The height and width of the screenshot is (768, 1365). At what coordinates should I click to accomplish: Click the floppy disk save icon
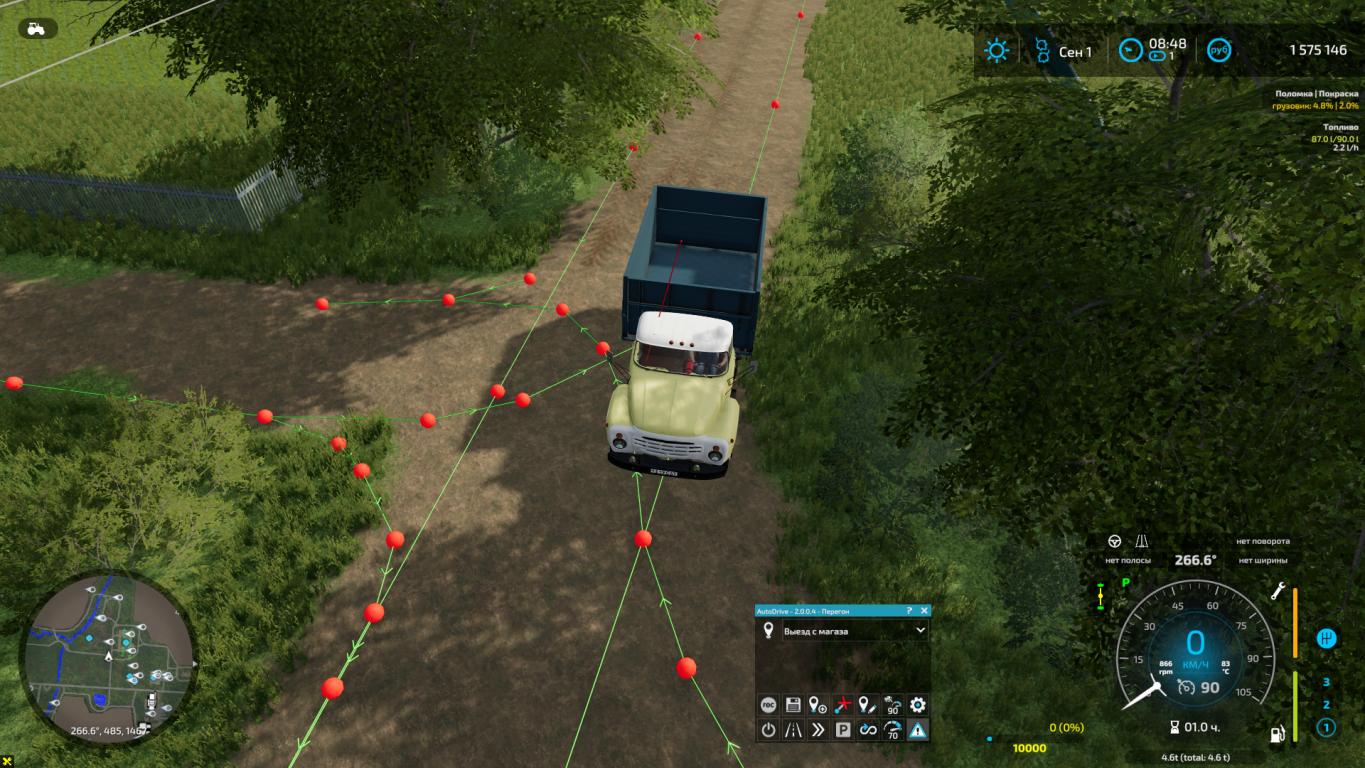coord(793,705)
